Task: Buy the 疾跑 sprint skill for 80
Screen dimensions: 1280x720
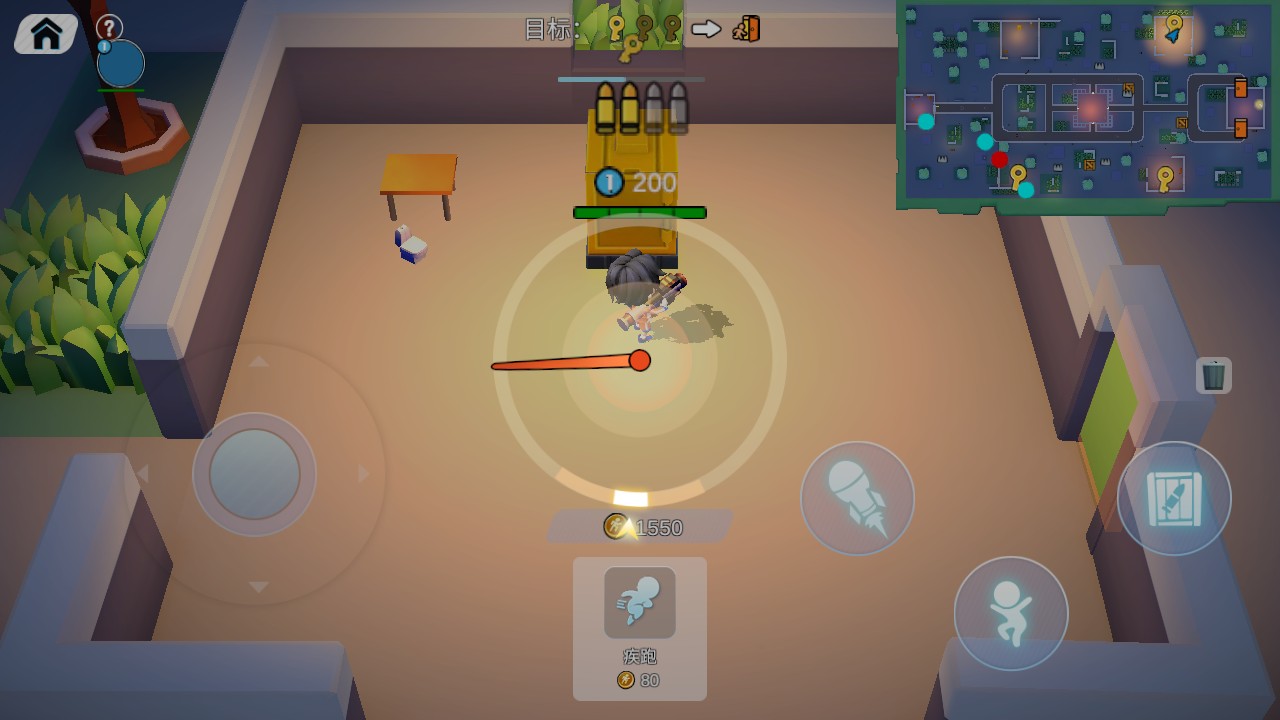Action: click(639, 627)
